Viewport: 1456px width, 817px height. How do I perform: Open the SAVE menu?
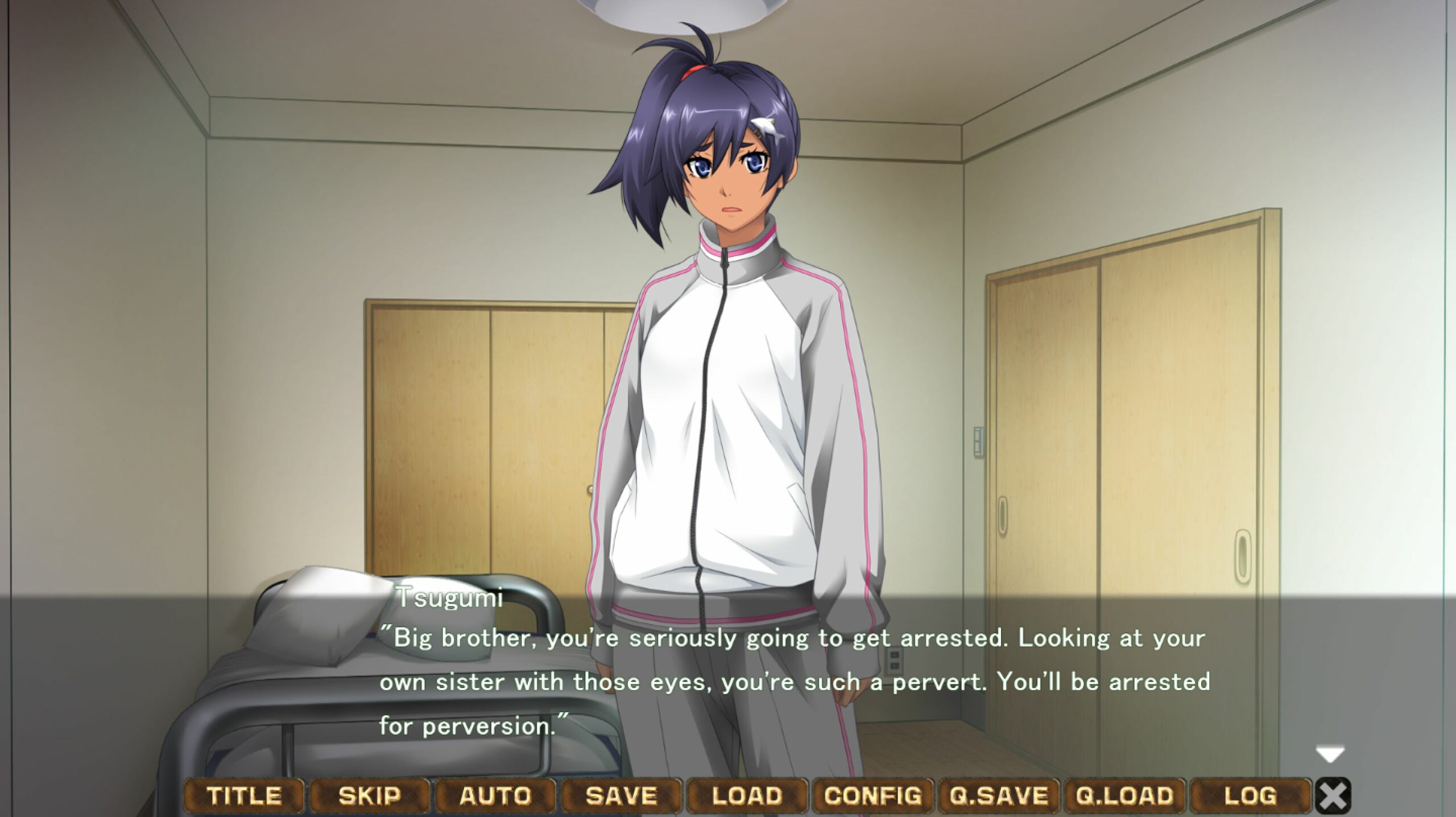click(621, 795)
